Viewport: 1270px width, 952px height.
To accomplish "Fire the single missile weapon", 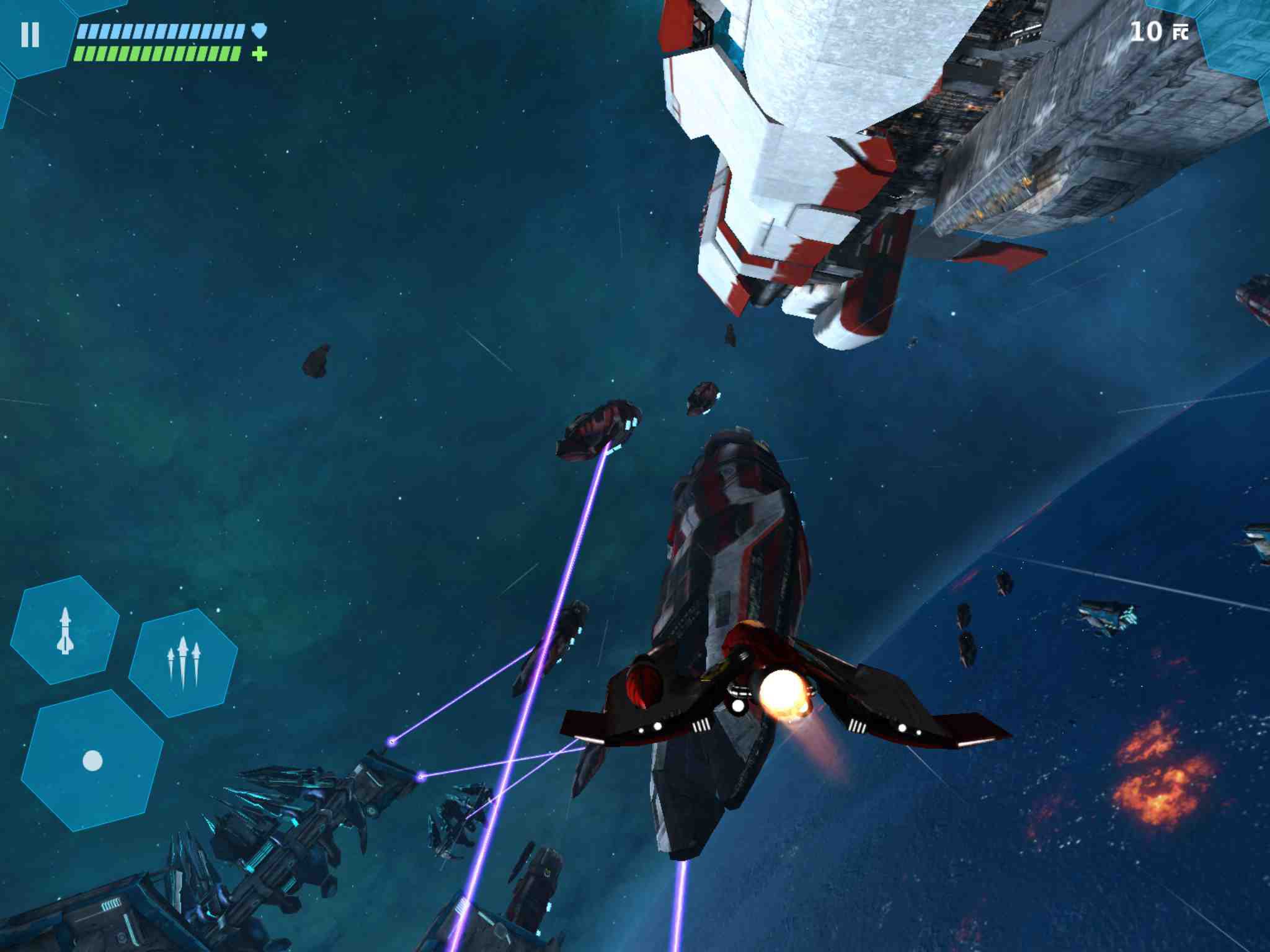I will [65, 630].
